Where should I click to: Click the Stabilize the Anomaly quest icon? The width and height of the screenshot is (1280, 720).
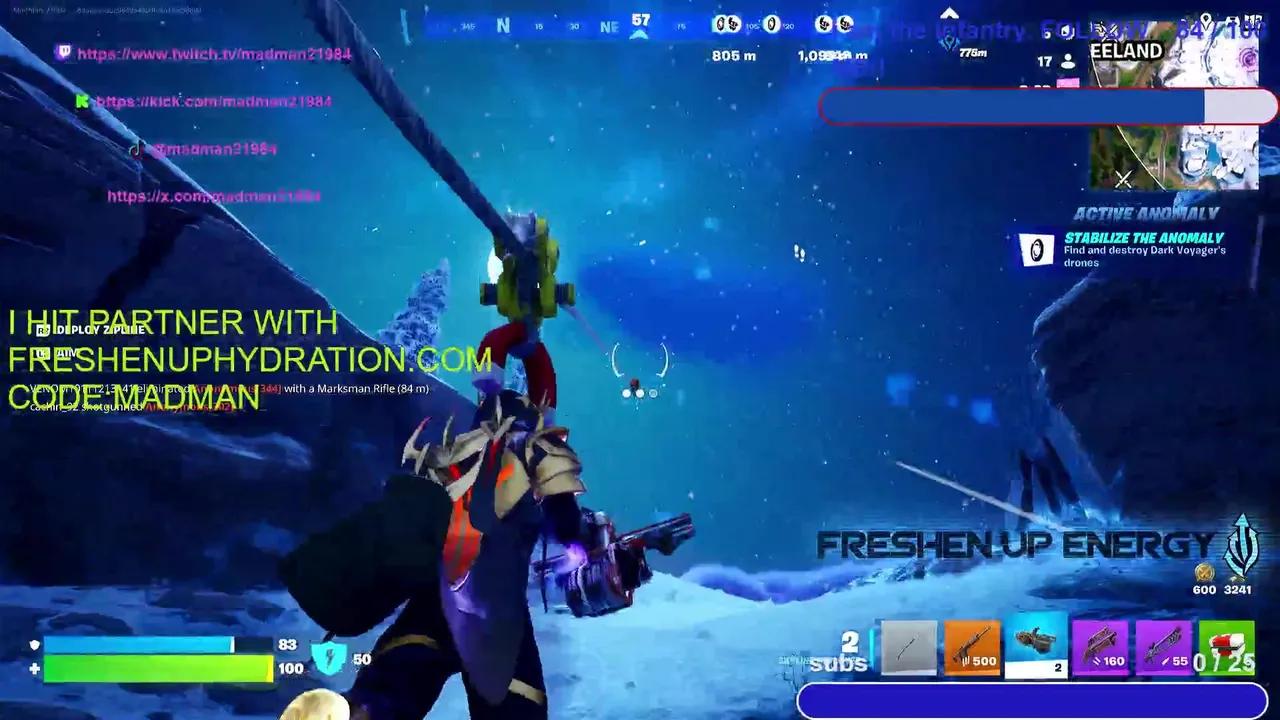[x=1036, y=250]
